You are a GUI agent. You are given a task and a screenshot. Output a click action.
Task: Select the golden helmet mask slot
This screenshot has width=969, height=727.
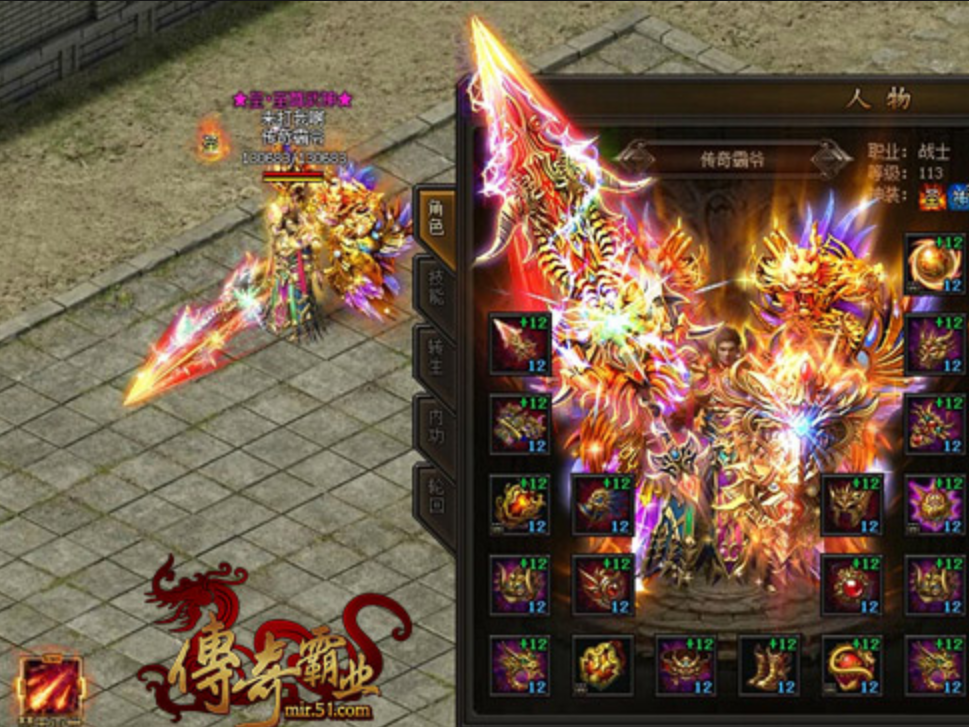click(x=852, y=505)
